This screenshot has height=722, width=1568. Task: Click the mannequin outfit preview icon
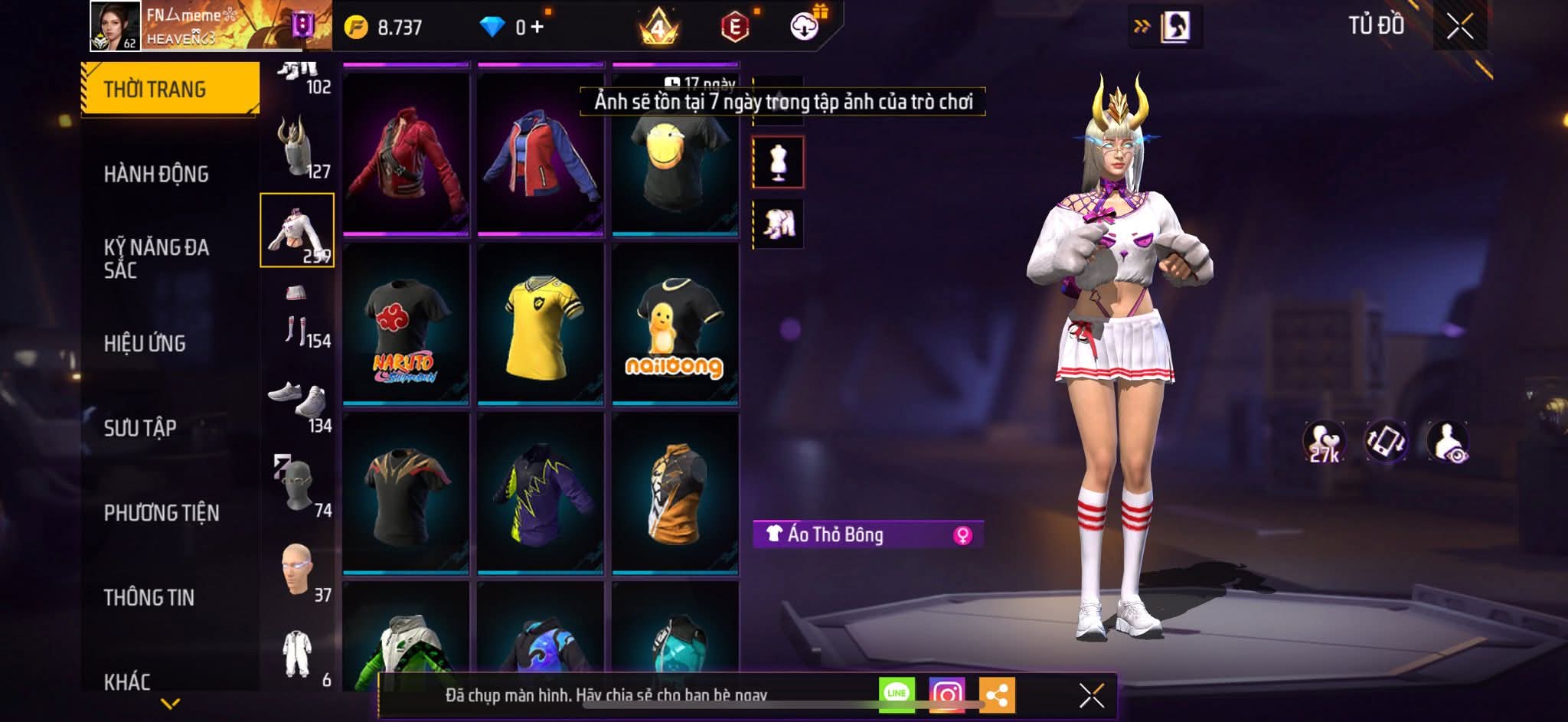[x=779, y=162]
